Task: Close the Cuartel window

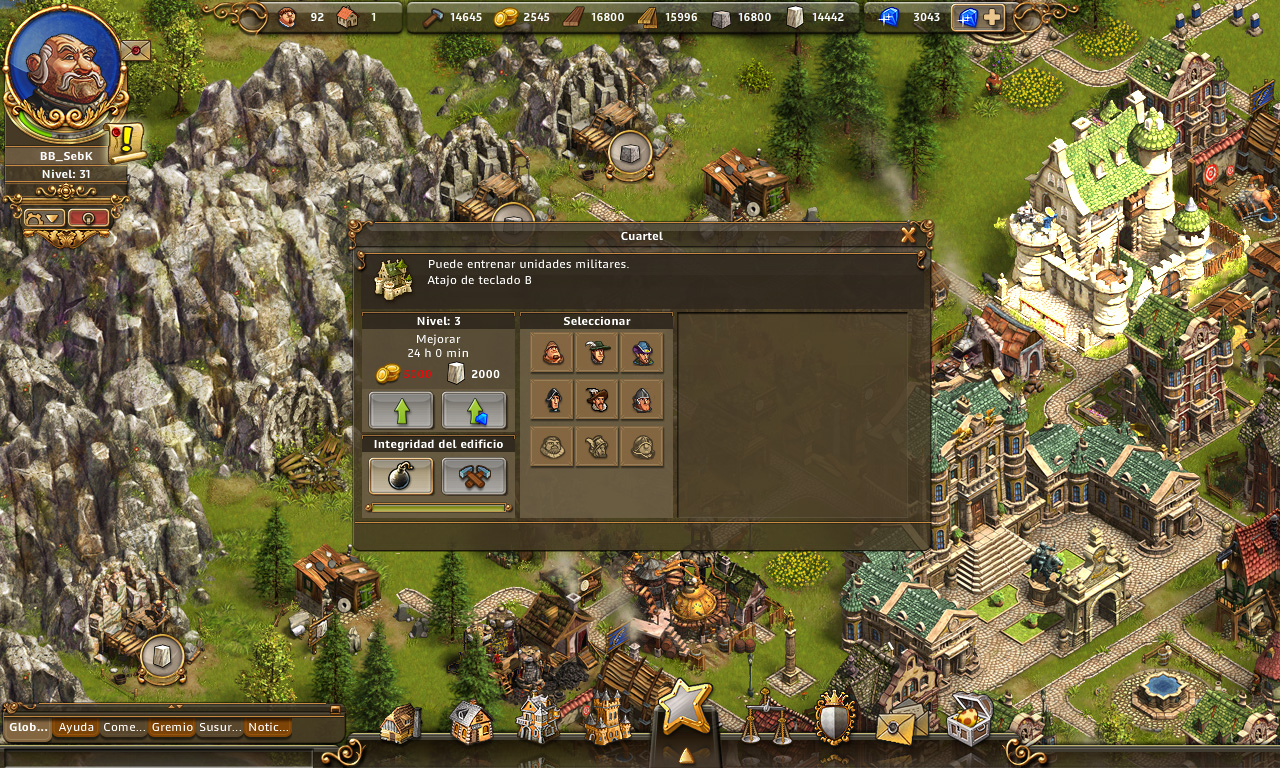Action: pos(908,235)
